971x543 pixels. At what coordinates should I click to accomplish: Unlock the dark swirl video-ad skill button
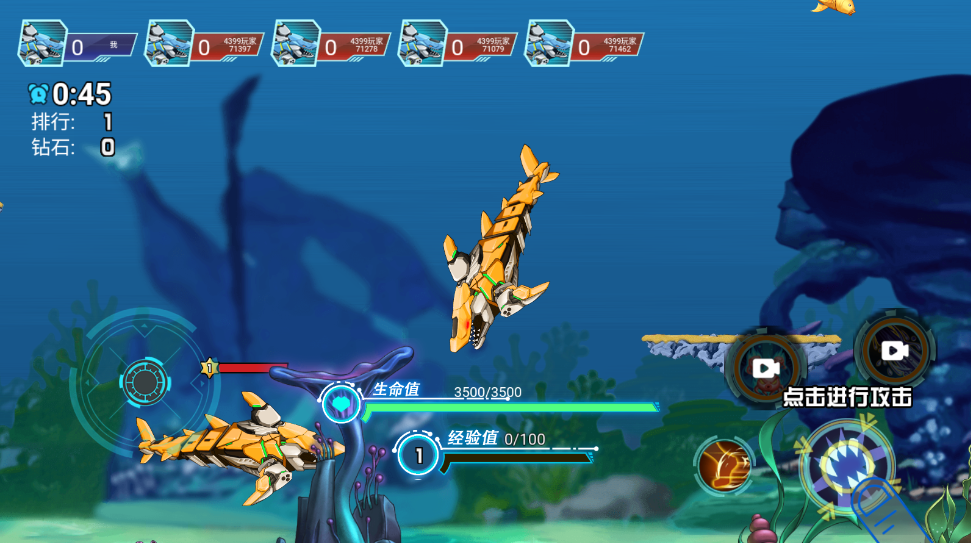pos(894,350)
